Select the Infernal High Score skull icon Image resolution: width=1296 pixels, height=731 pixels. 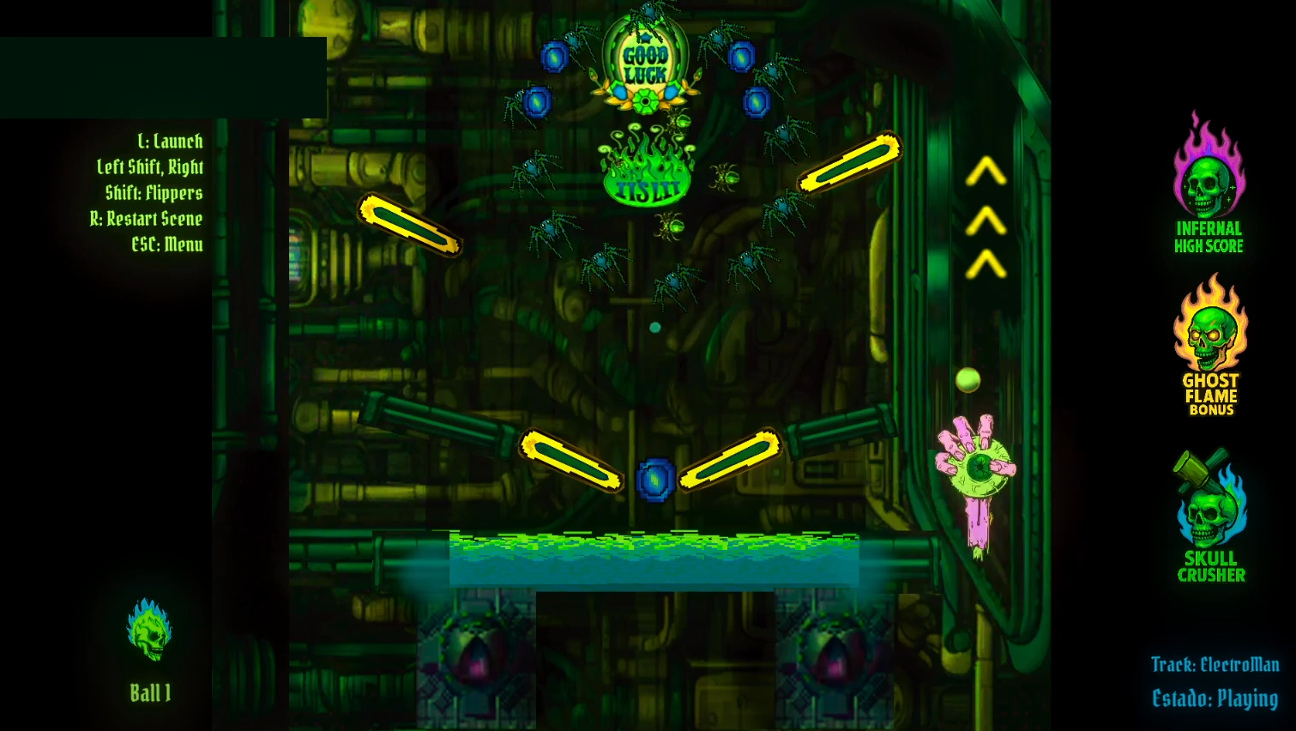click(1210, 182)
